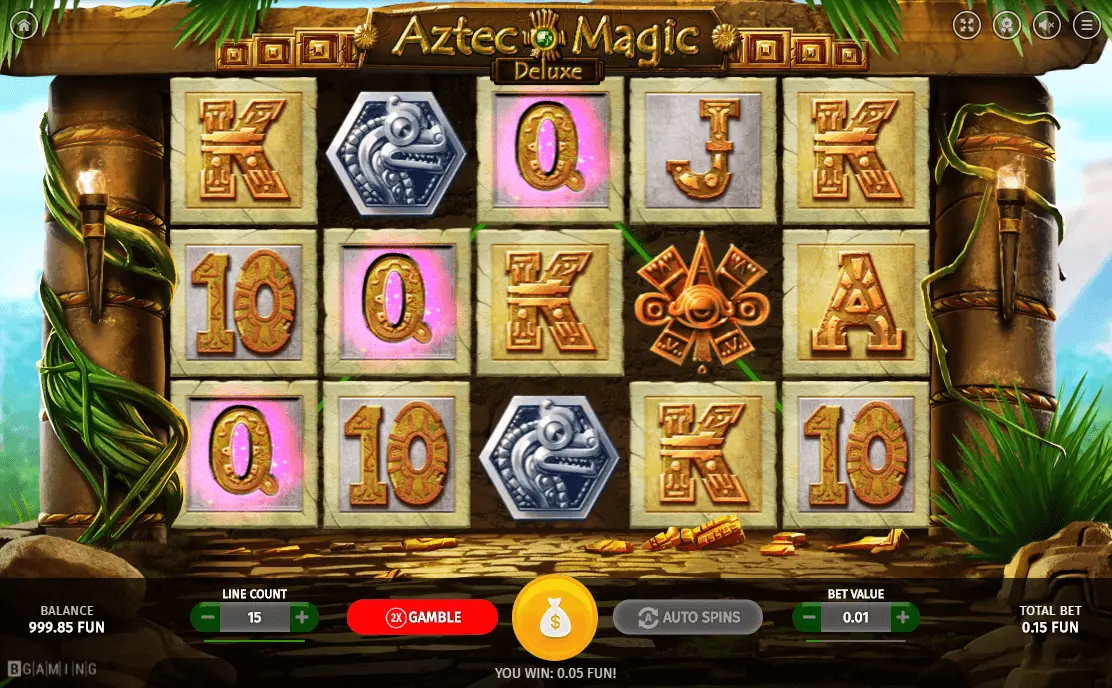Open the hamburger menu
The width and height of the screenshot is (1112, 688).
pos(1087,25)
